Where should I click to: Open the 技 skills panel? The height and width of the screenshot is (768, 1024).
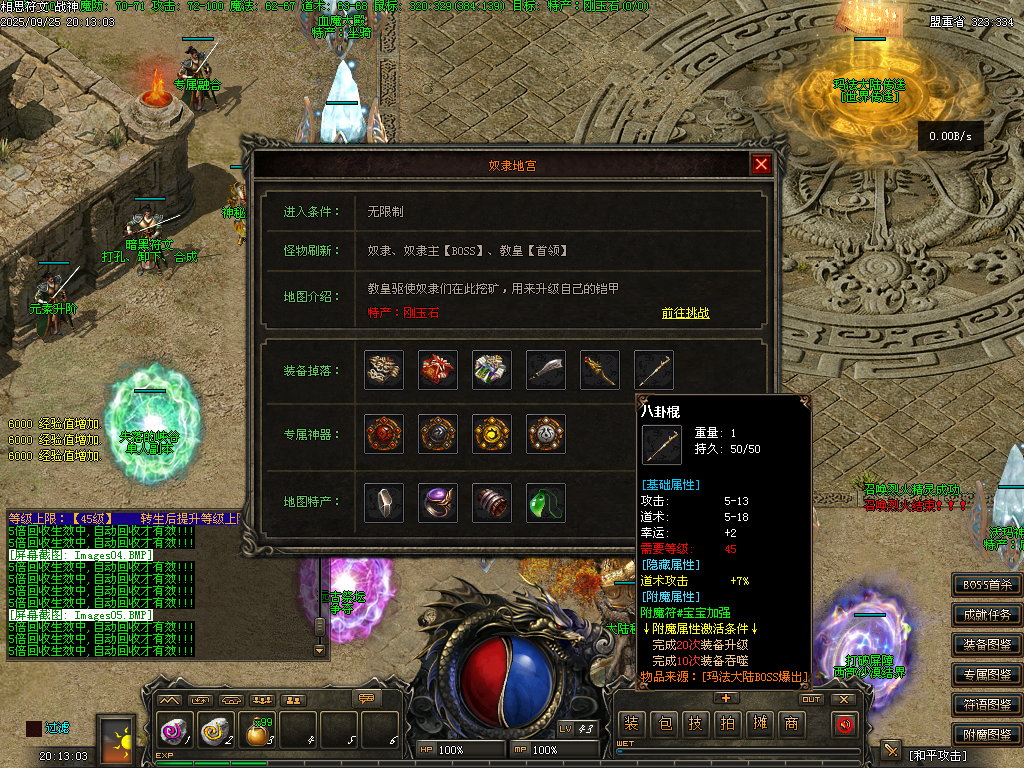696,724
